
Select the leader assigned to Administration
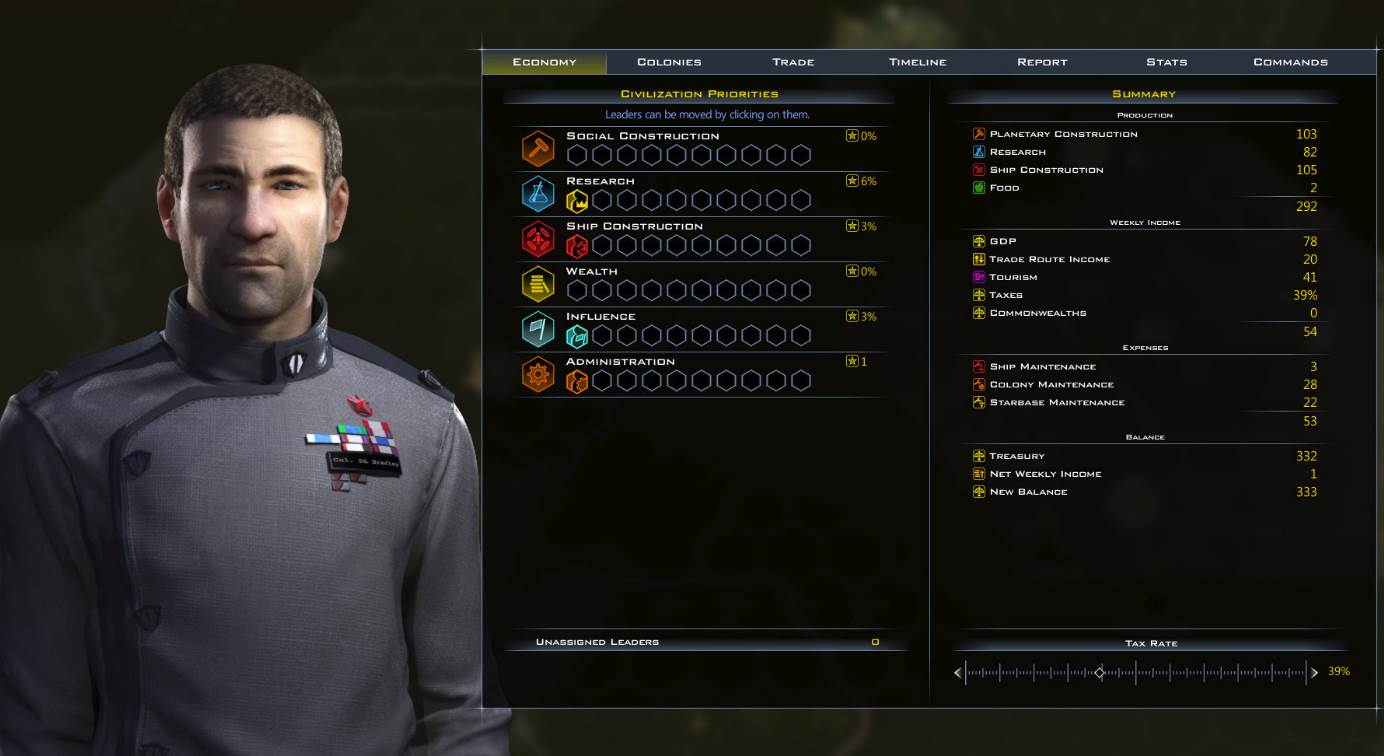[x=577, y=380]
